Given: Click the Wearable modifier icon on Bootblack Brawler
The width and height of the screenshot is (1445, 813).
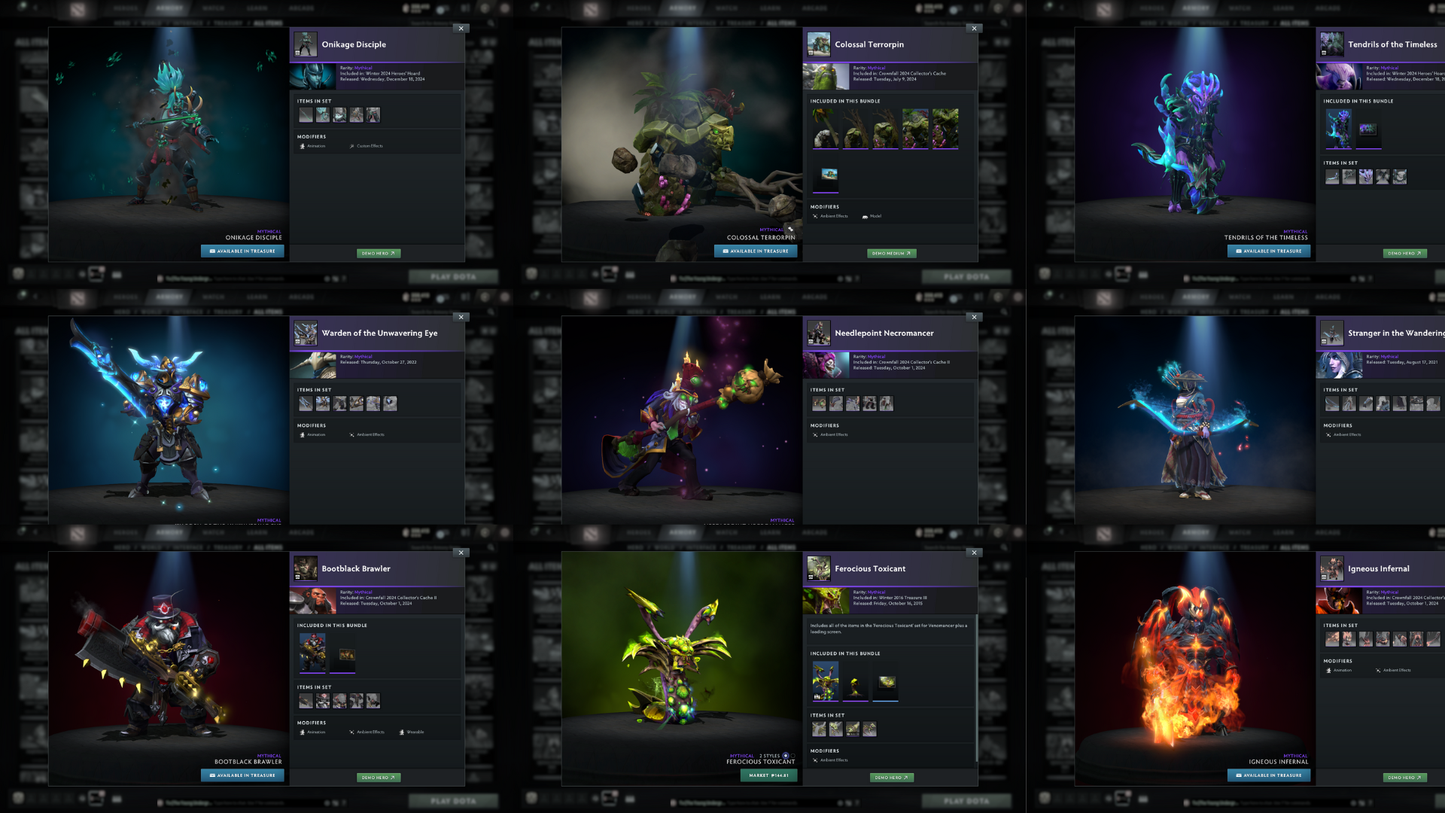Looking at the screenshot, I should (x=402, y=733).
